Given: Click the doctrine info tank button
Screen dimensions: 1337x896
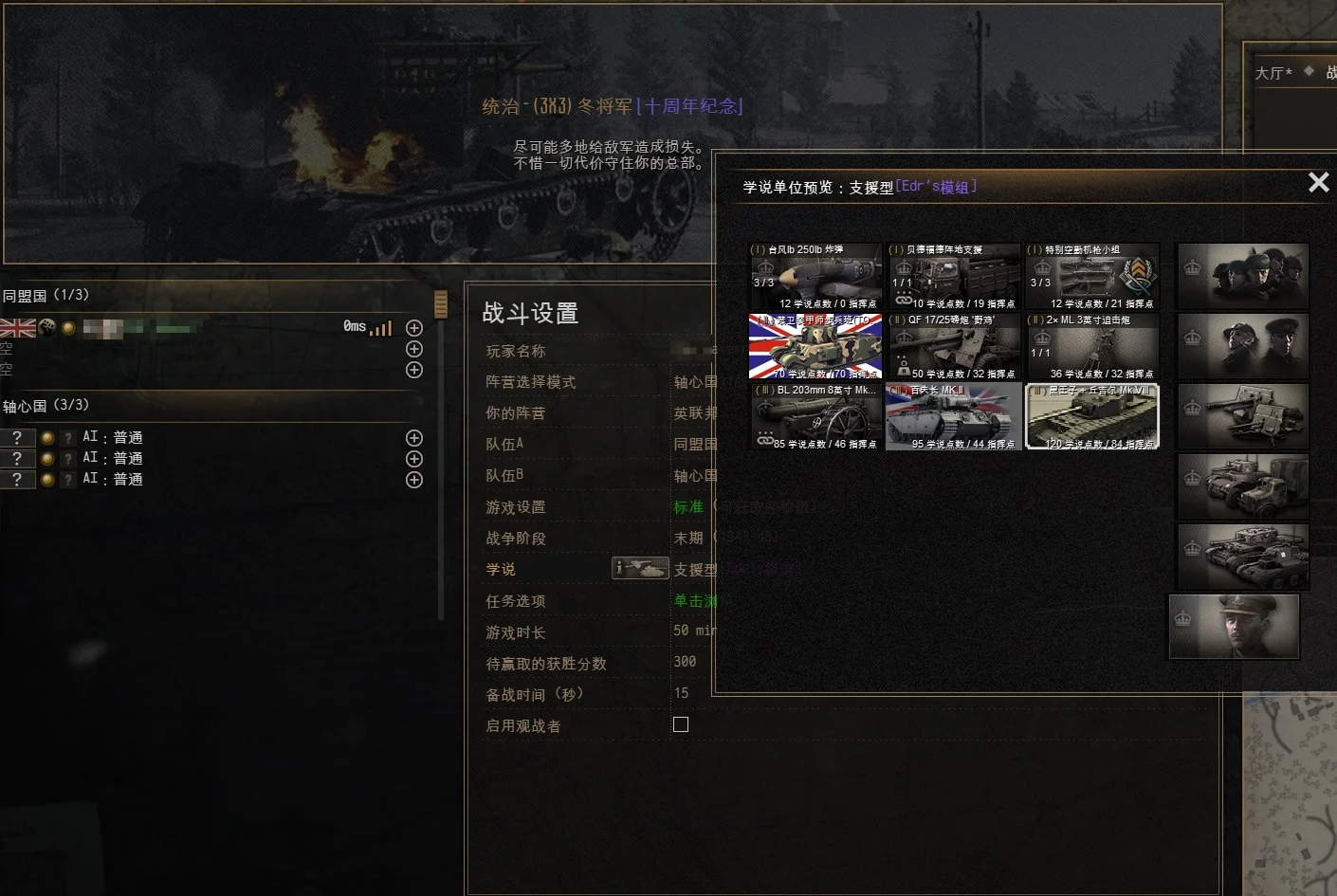Looking at the screenshot, I should click(x=640, y=569).
